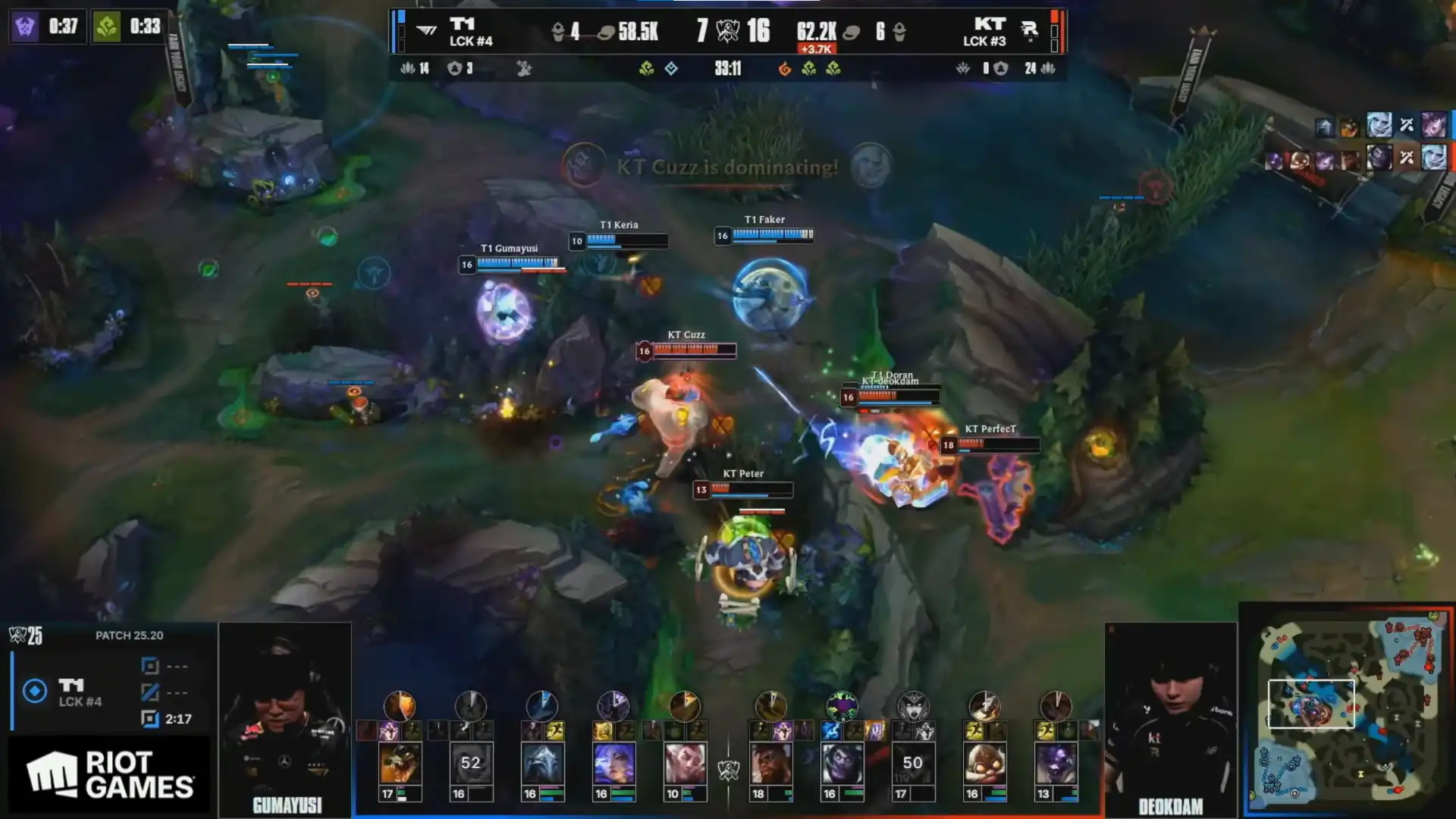
Task: Select the dead champion portrait showing 52
Action: click(471, 762)
